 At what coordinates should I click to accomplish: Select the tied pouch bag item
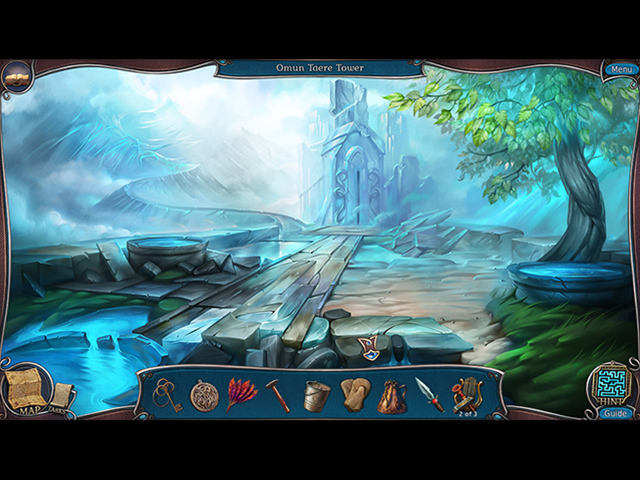(x=391, y=396)
